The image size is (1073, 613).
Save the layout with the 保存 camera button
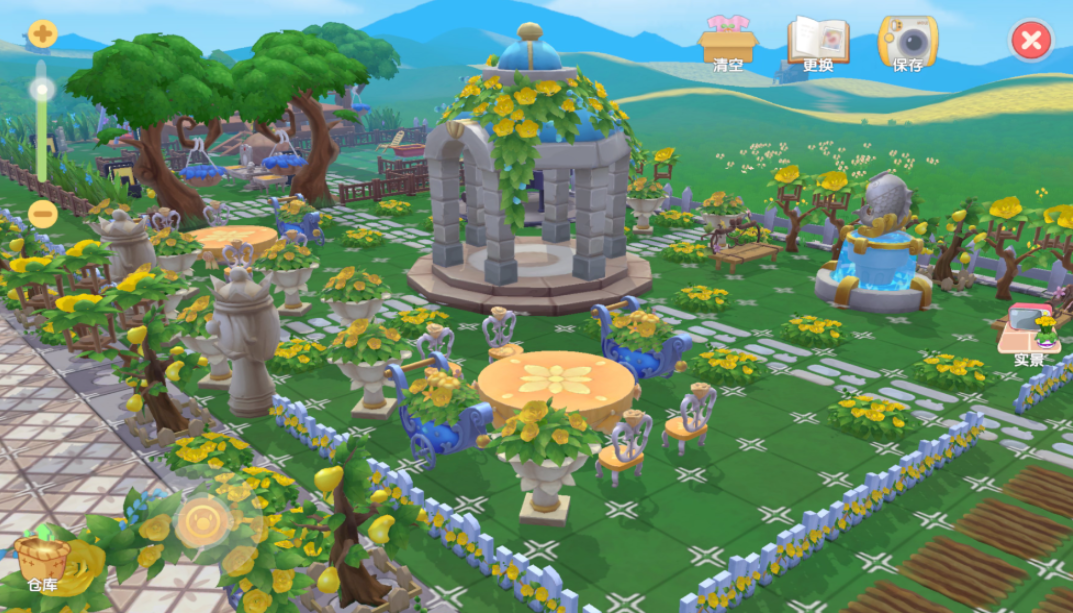(907, 43)
